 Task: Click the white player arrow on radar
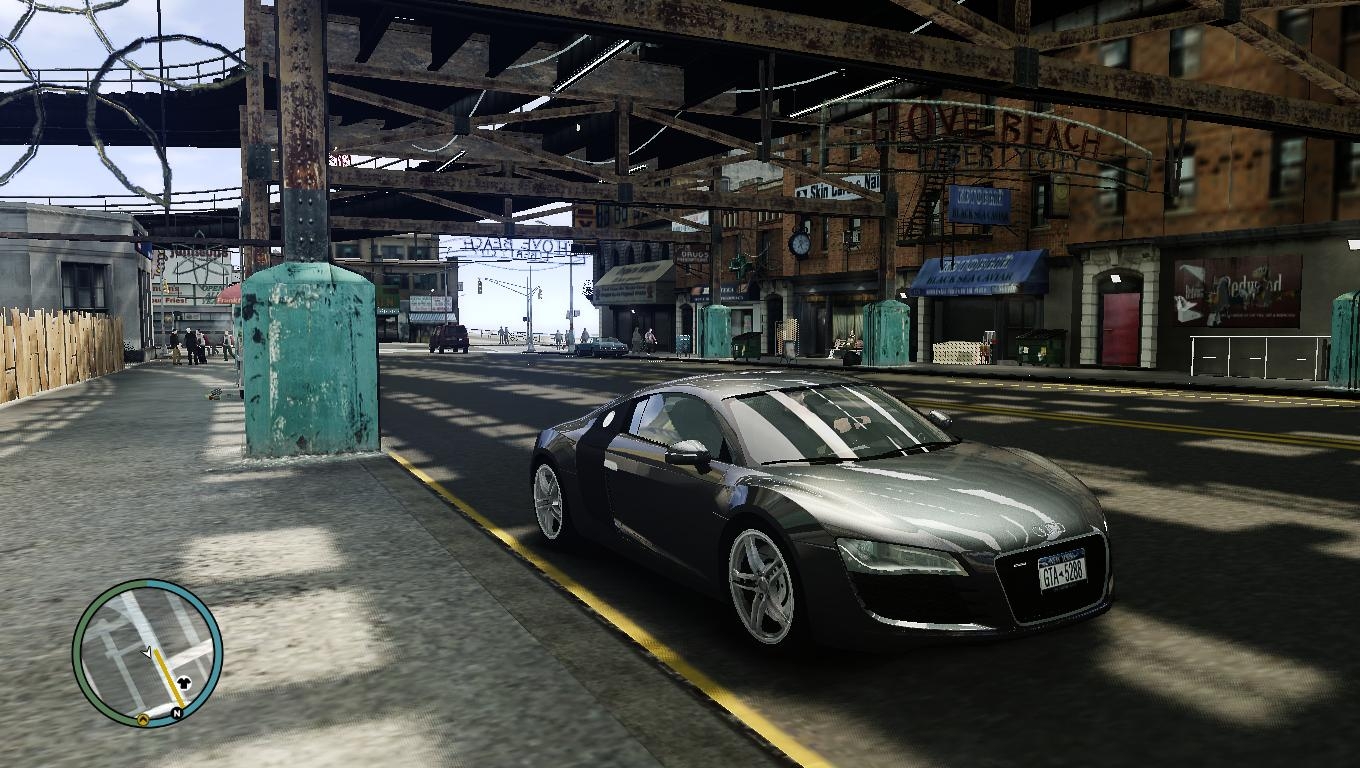click(x=147, y=653)
